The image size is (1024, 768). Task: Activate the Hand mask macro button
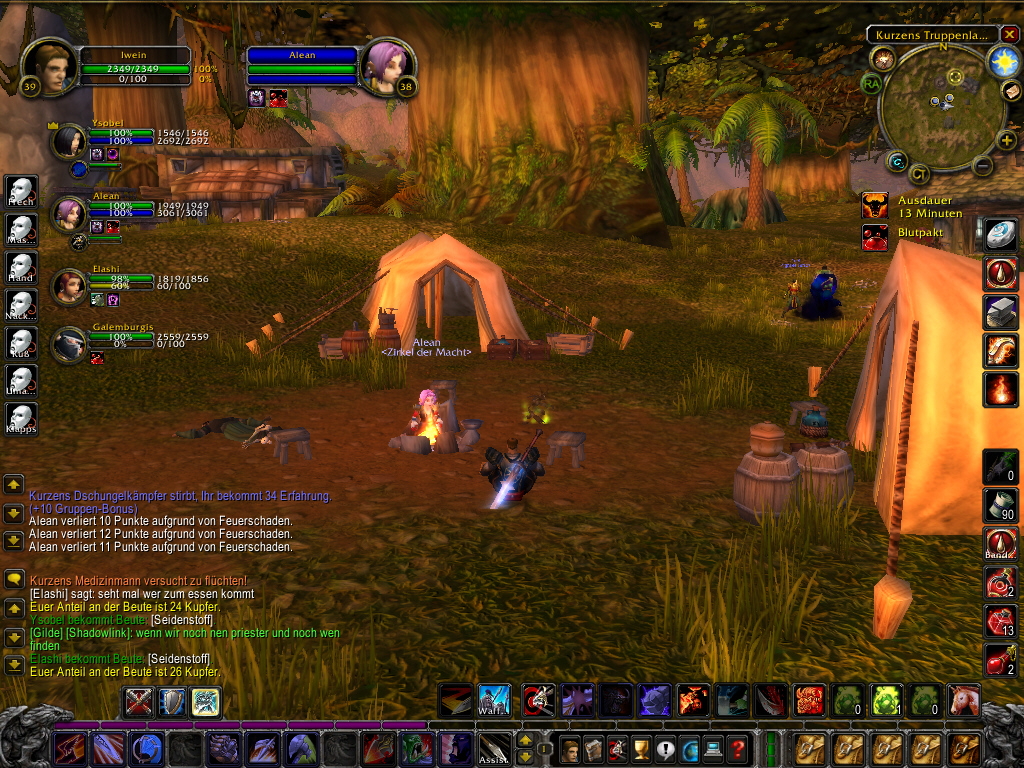point(21,266)
